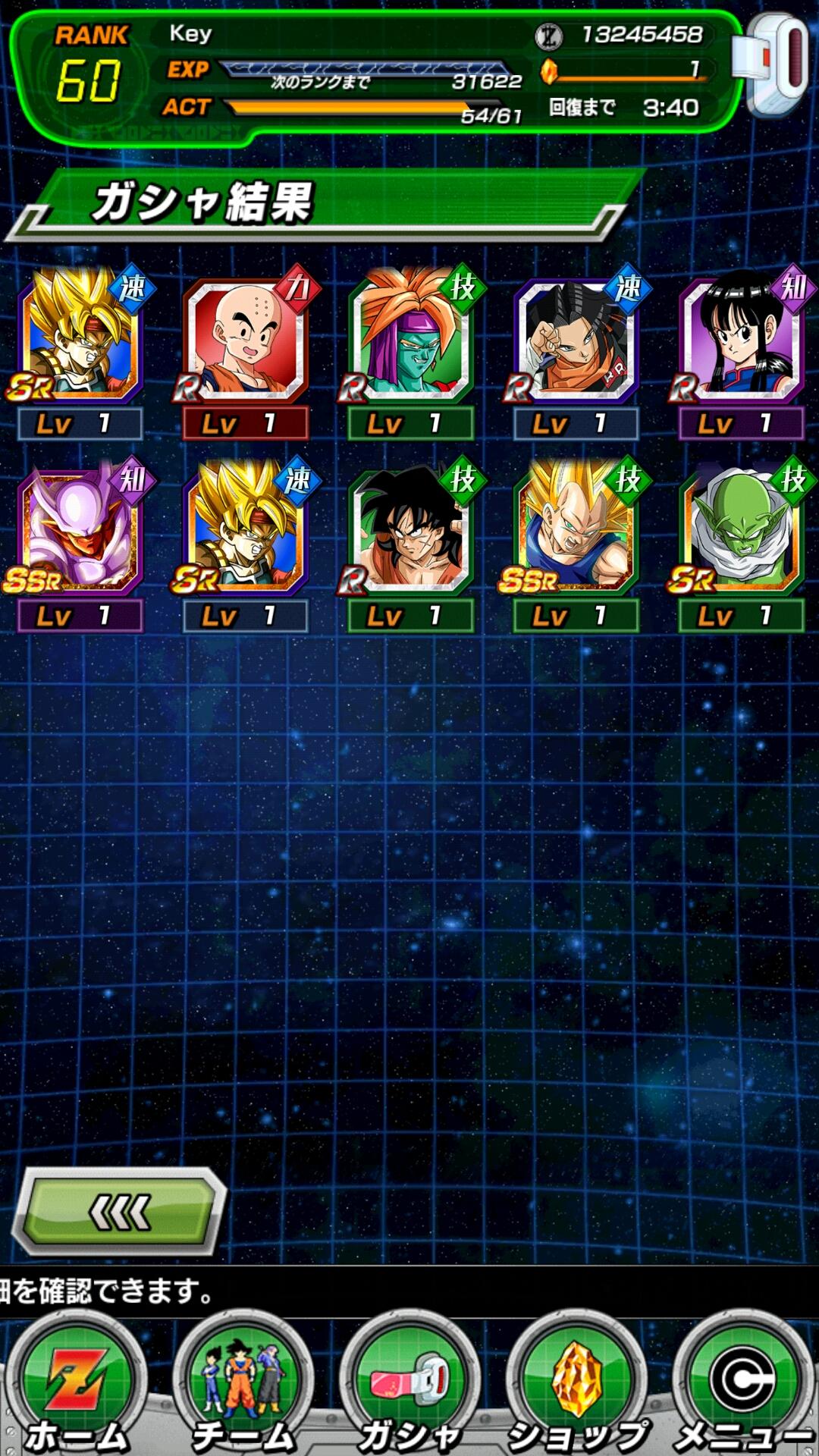The width and height of the screenshot is (819, 1456).
Task: Return to the Gacha menu (ガシャ)
Action: click(409, 1388)
